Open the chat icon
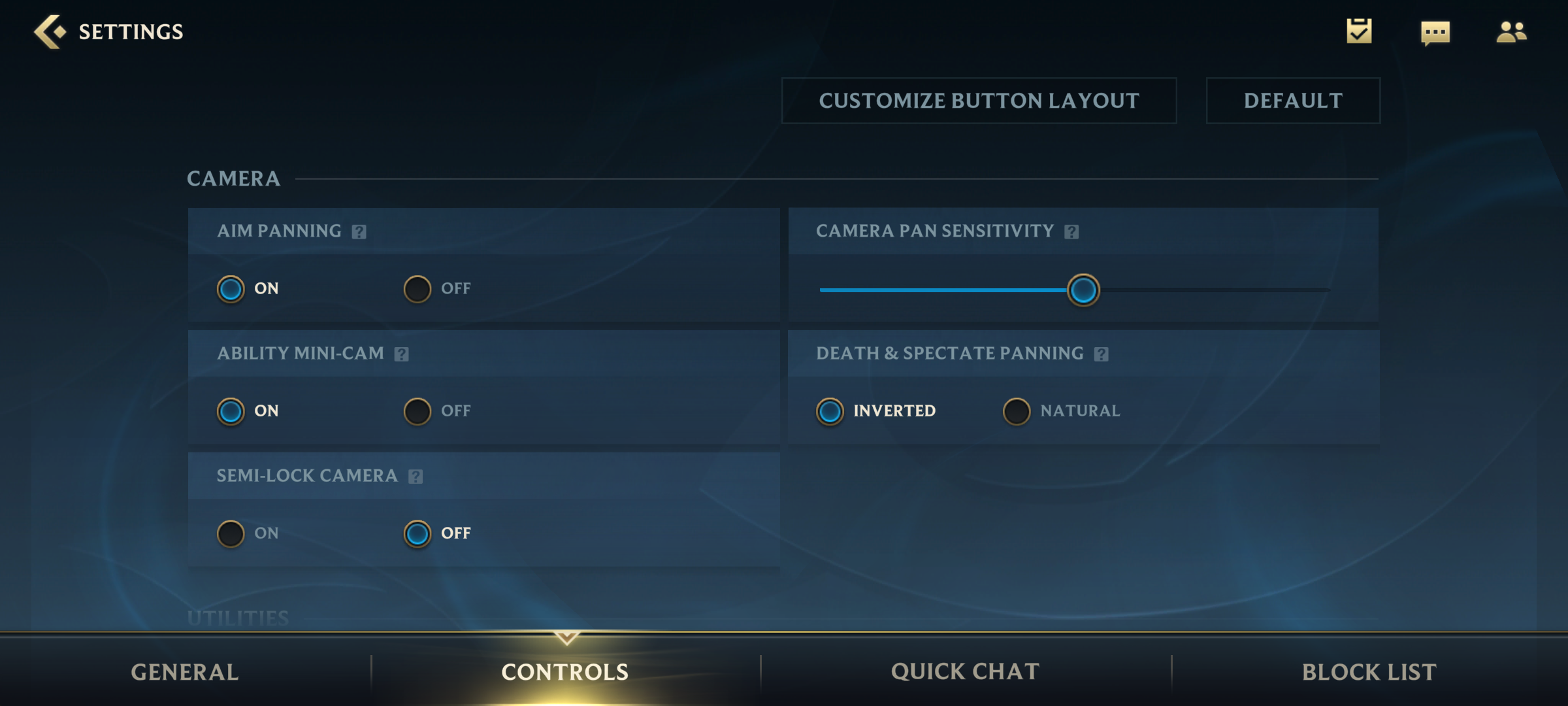Image resolution: width=1568 pixels, height=706 pixels. click(x=1437, y=32)
